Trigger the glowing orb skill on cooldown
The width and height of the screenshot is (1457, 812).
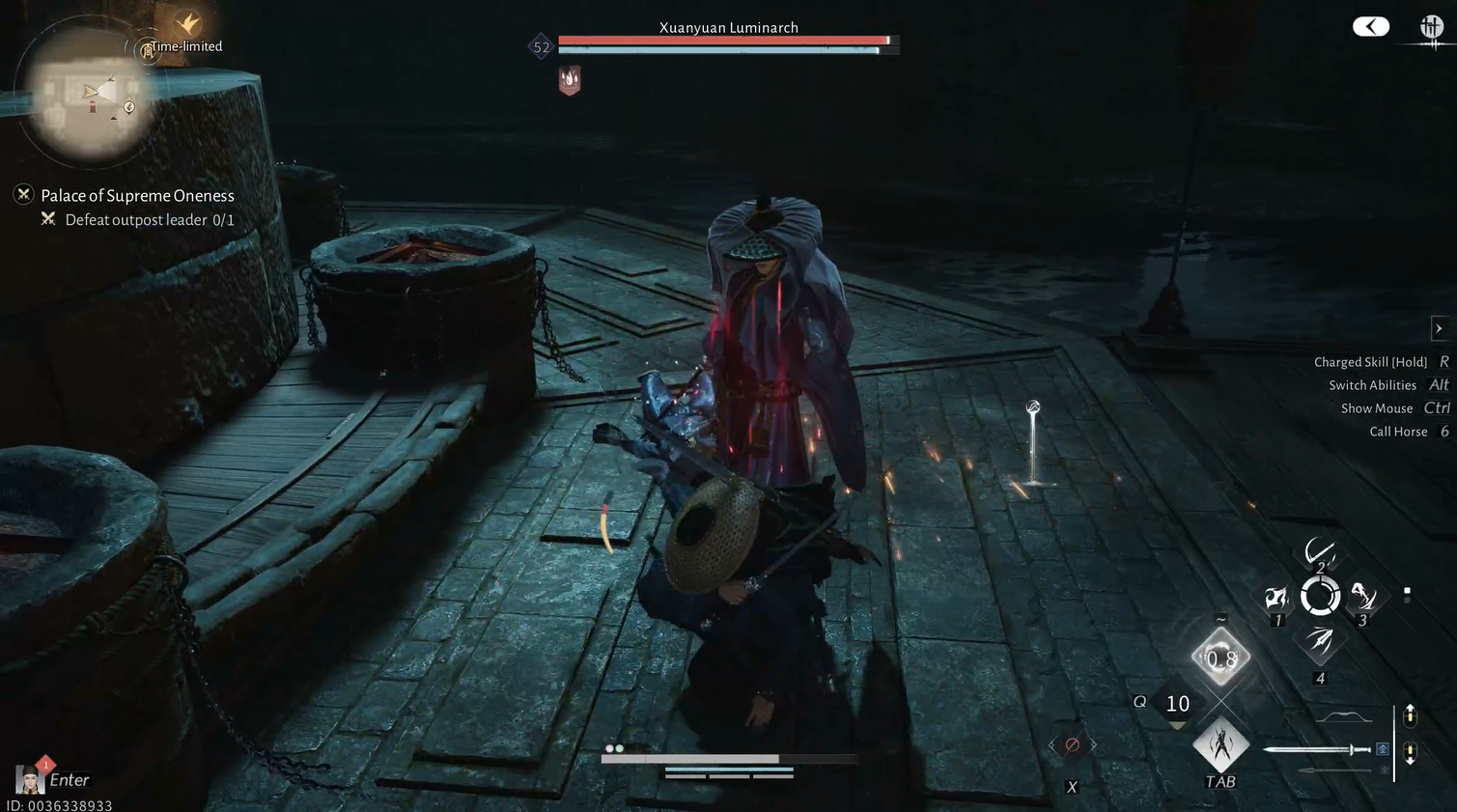point(1220,658)
